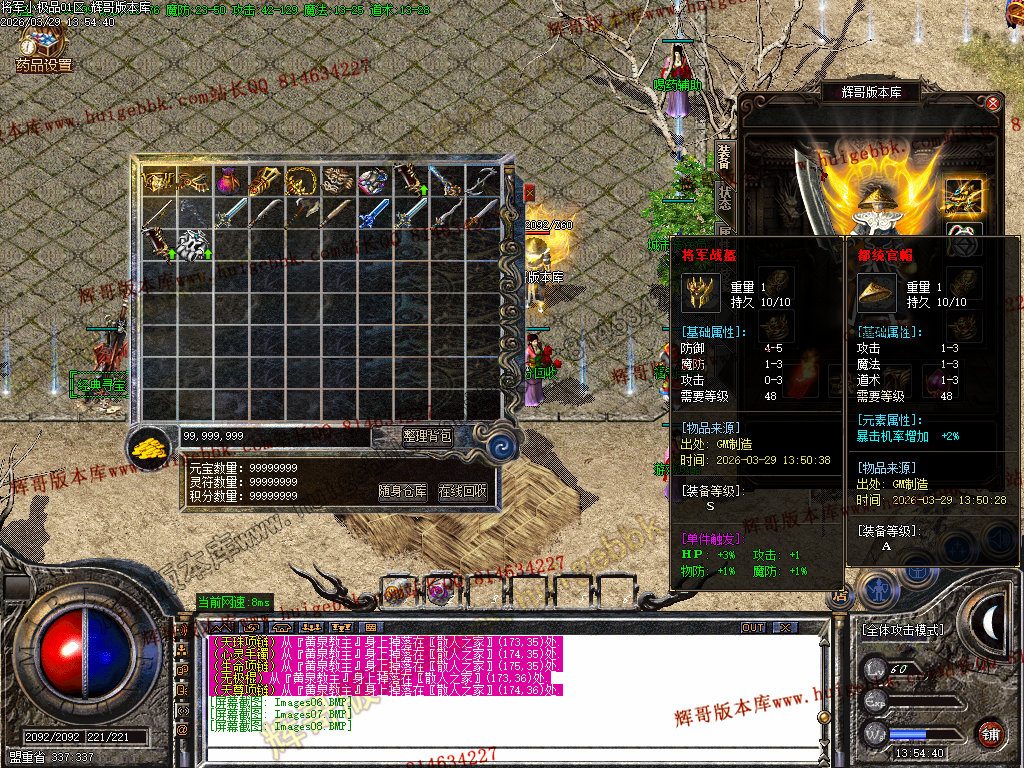Click the 整理背包 sort bag button
Image resolution: width=1024 pixels, height=768 pixels.
[x=427, y=436]
